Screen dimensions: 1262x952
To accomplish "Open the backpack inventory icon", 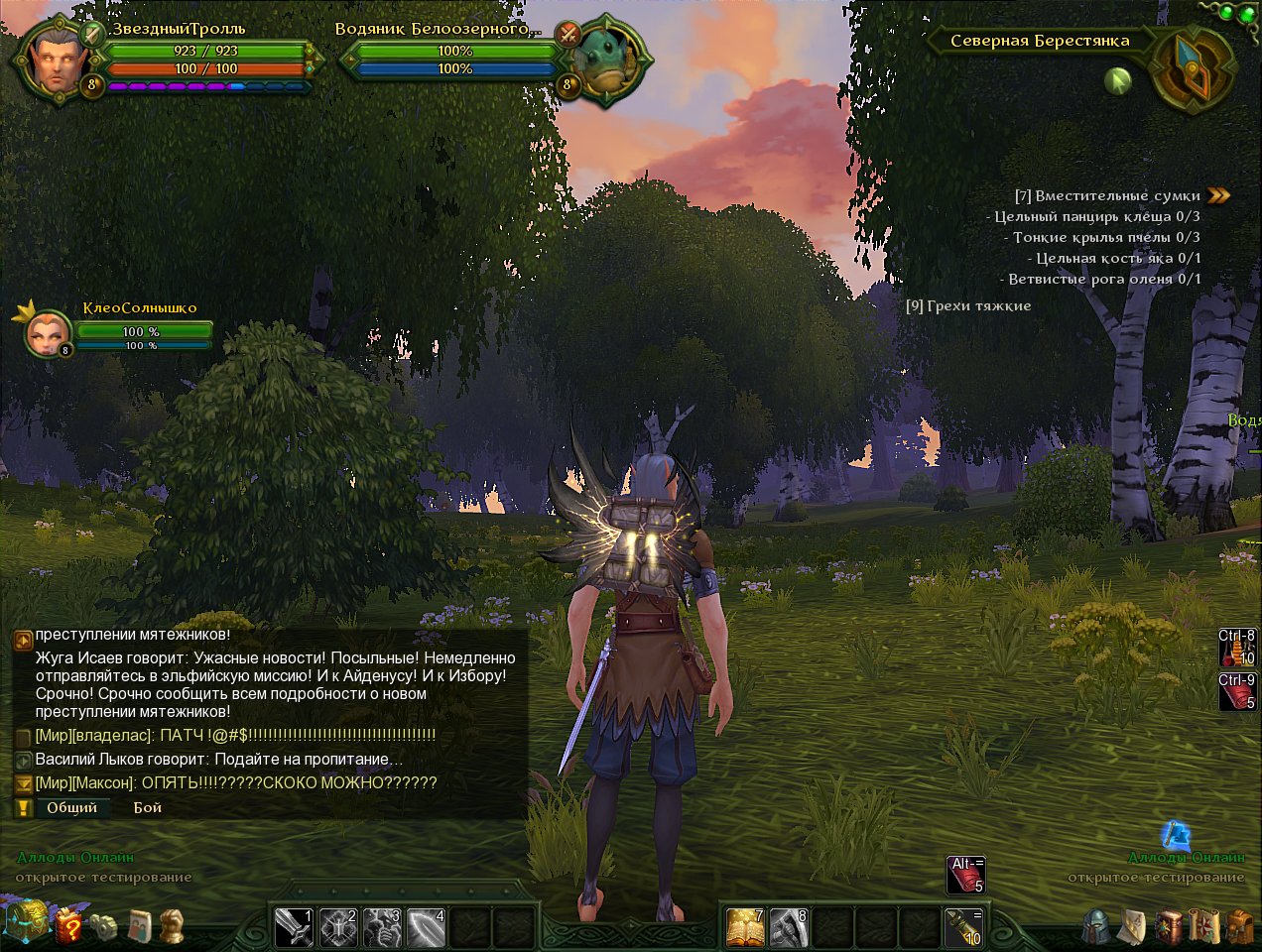I will click(x=1239, y=926).
